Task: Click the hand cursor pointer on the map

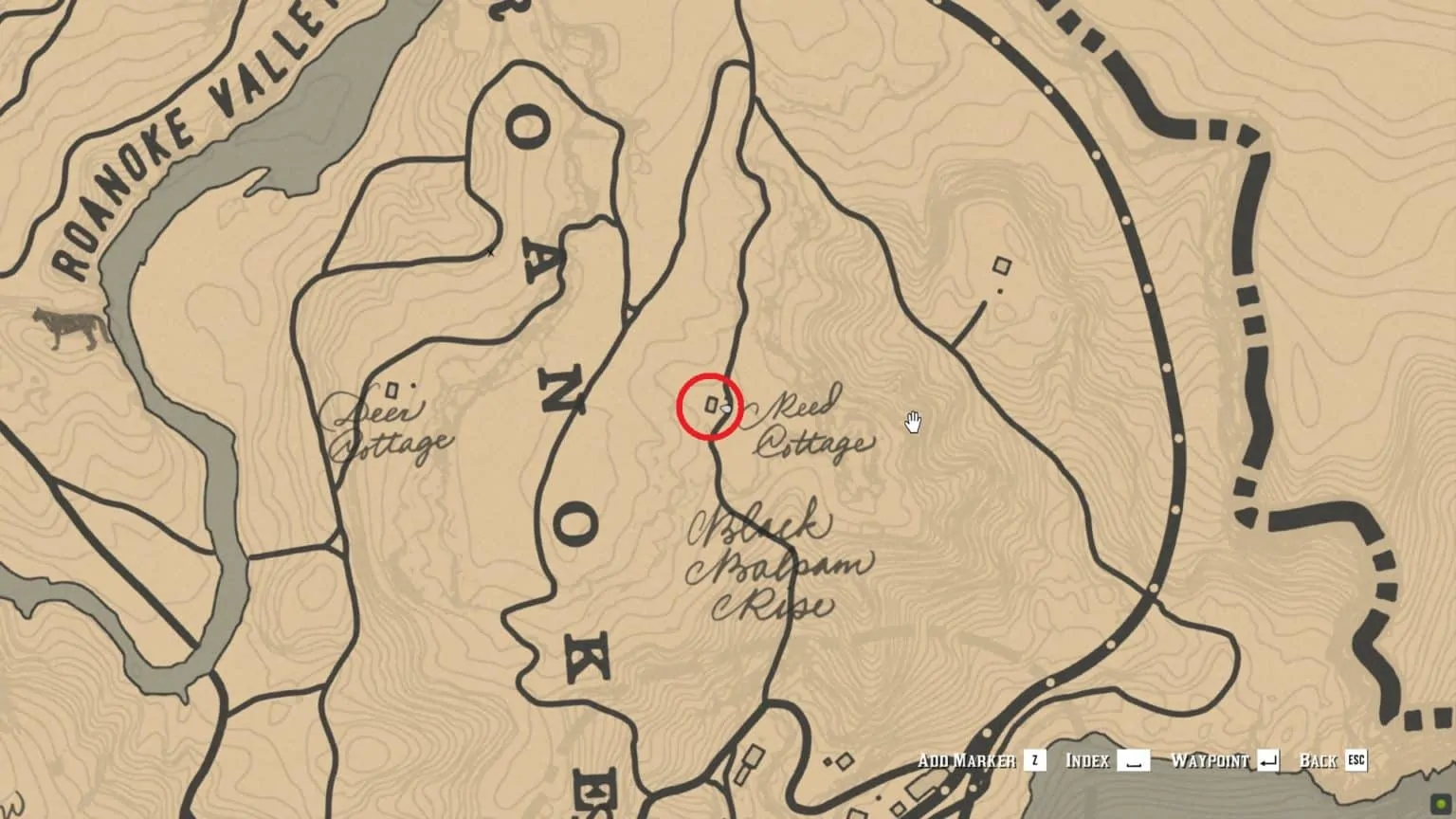Action: (x=912, y=422)
